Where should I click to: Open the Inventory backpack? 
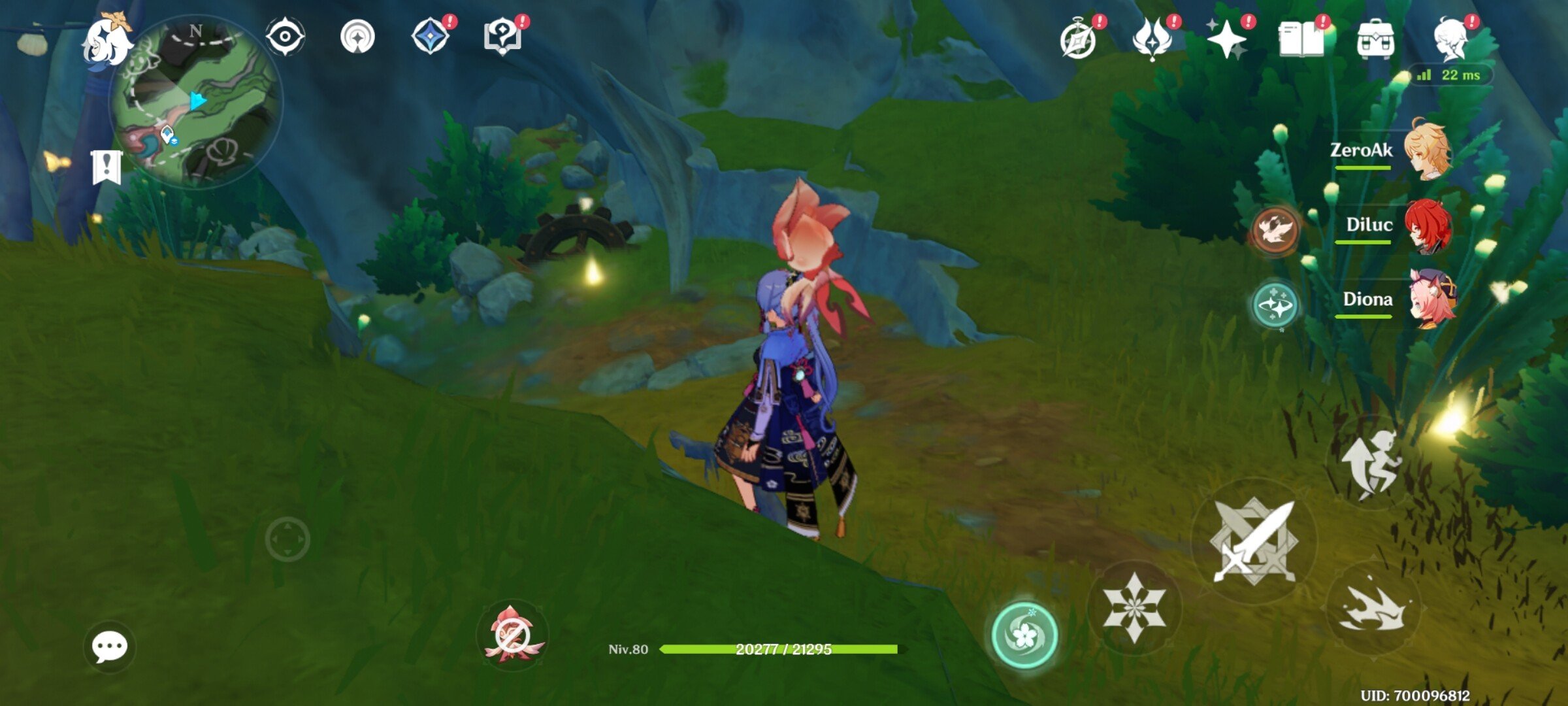click(x=1375, y=40)
